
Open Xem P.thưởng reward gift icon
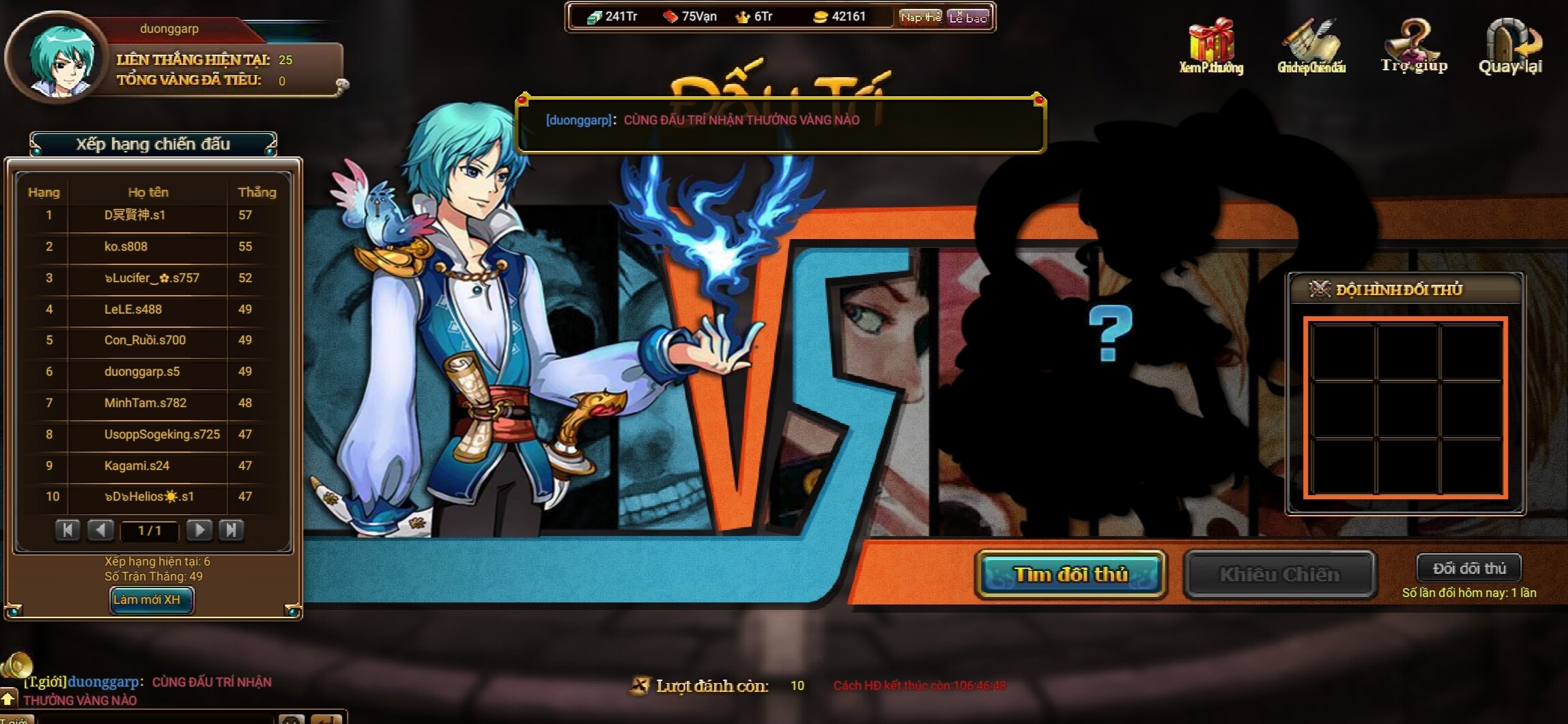pos(1211,46)
